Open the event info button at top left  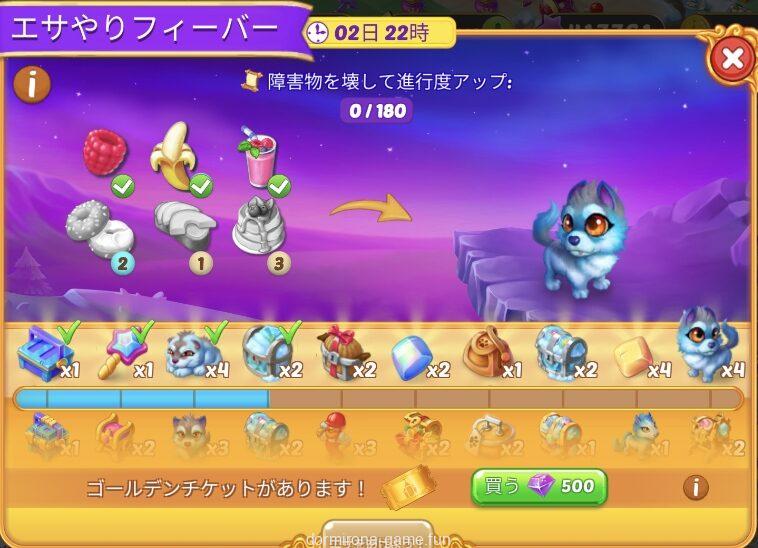pyautogui.click(x=33, y=84)
